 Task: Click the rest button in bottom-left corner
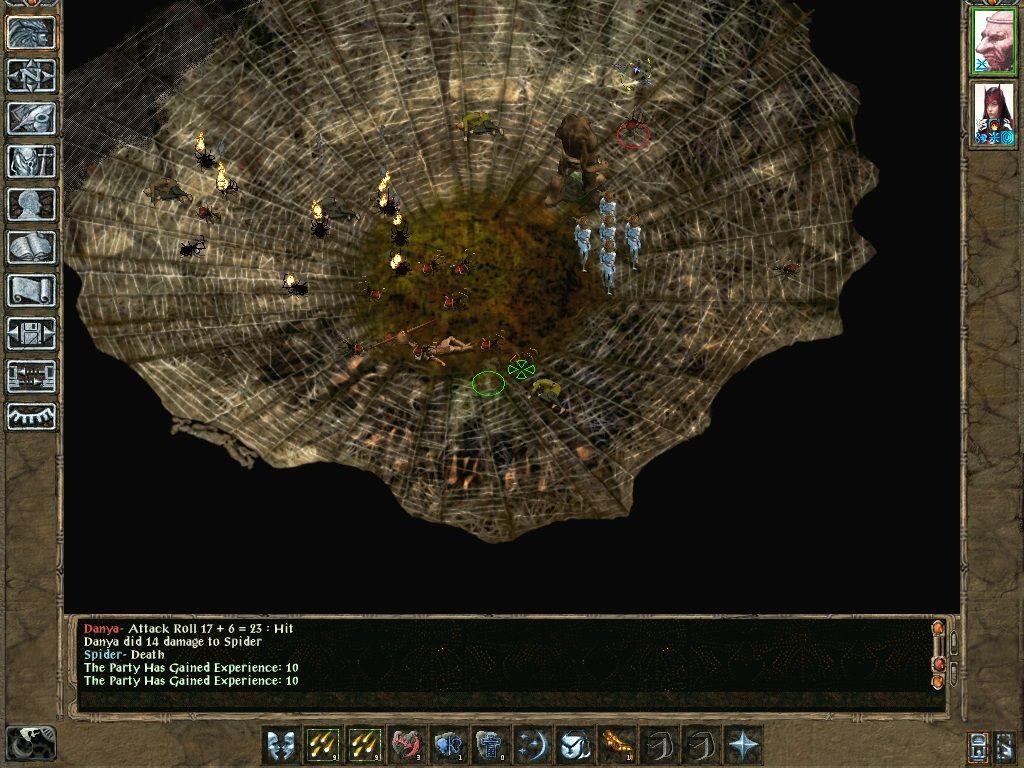[x=30, y=743]
